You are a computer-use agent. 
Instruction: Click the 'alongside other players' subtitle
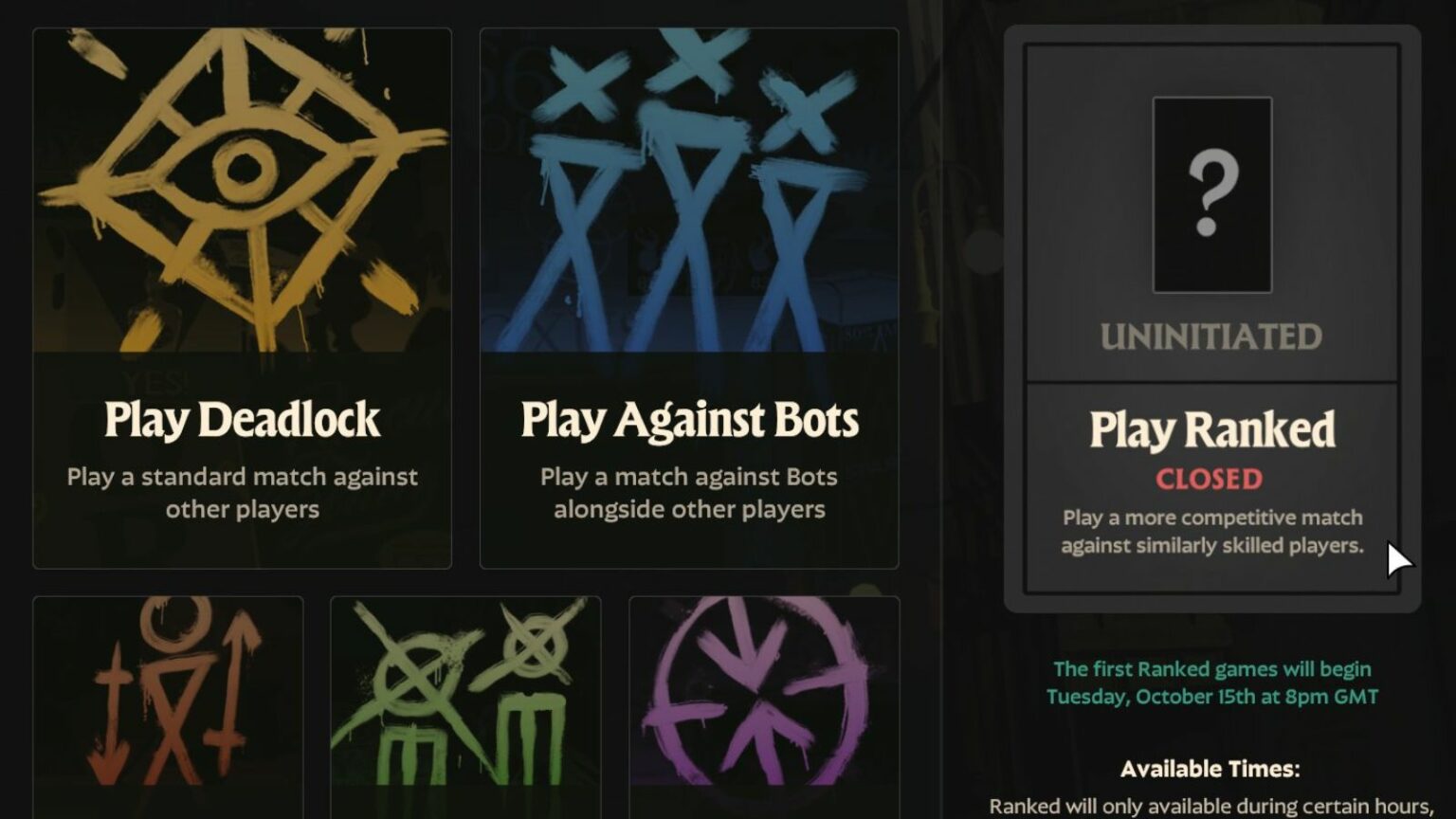click(x=689, y=509)
